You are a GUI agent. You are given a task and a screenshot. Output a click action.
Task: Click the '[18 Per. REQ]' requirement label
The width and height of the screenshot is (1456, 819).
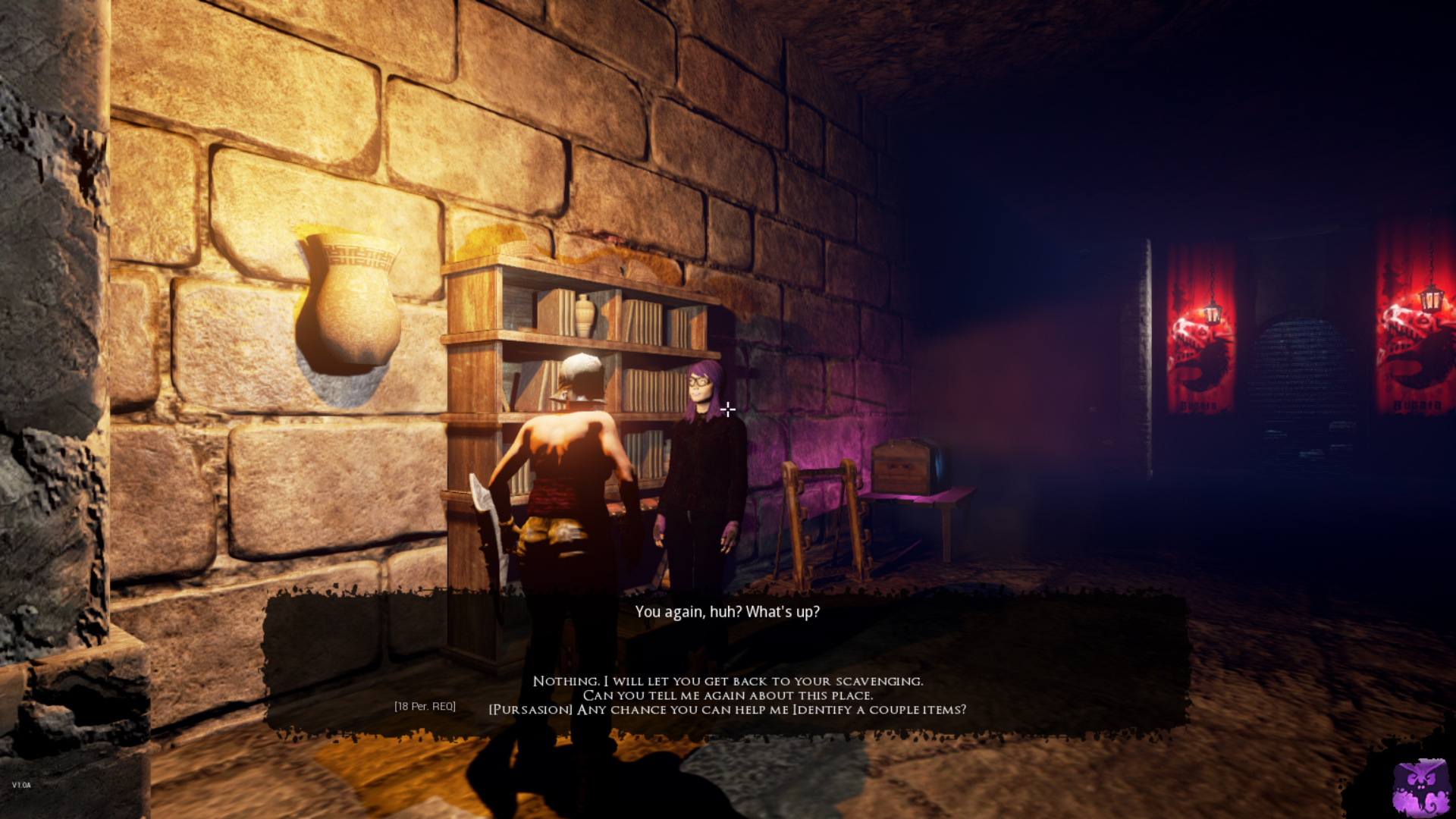[425, 705]
